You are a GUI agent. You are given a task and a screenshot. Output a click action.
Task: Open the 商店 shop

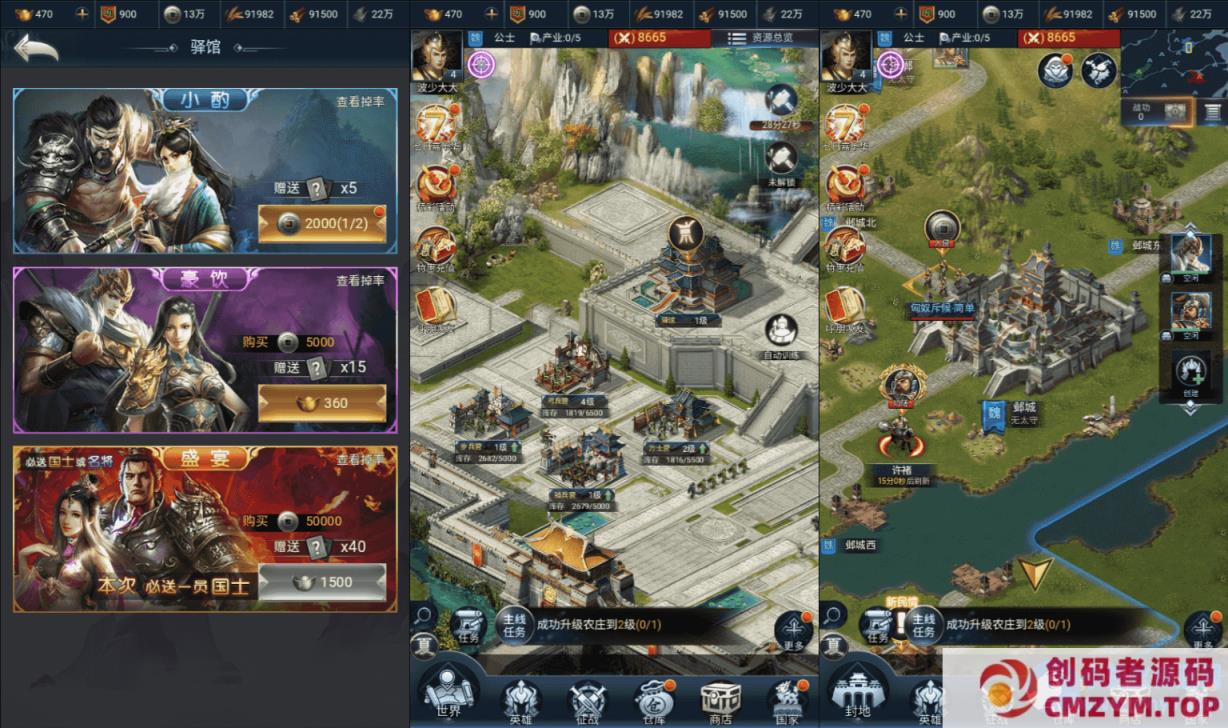[x=719, y=700]
